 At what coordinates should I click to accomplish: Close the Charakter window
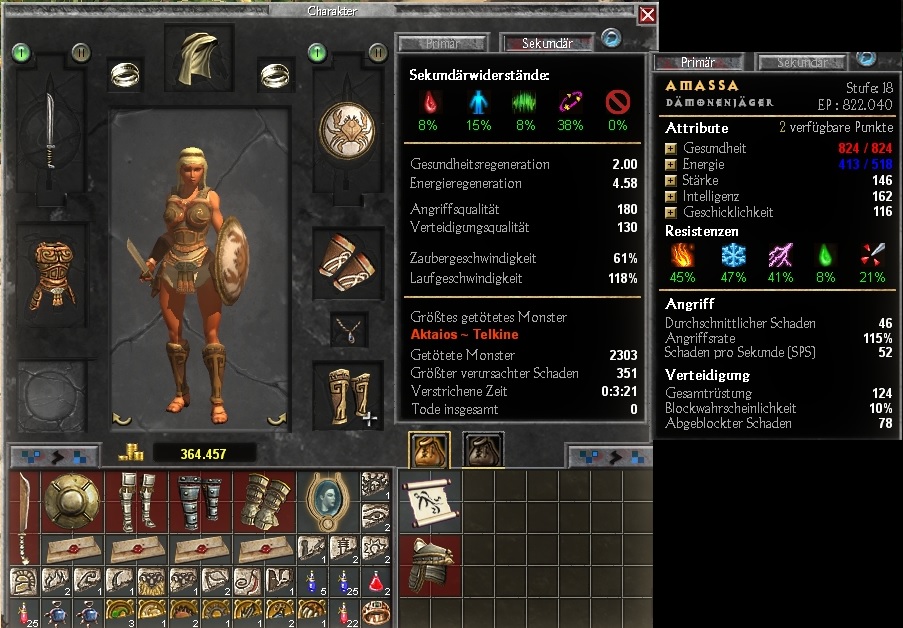pyautogui.click(x=647, y=15)
